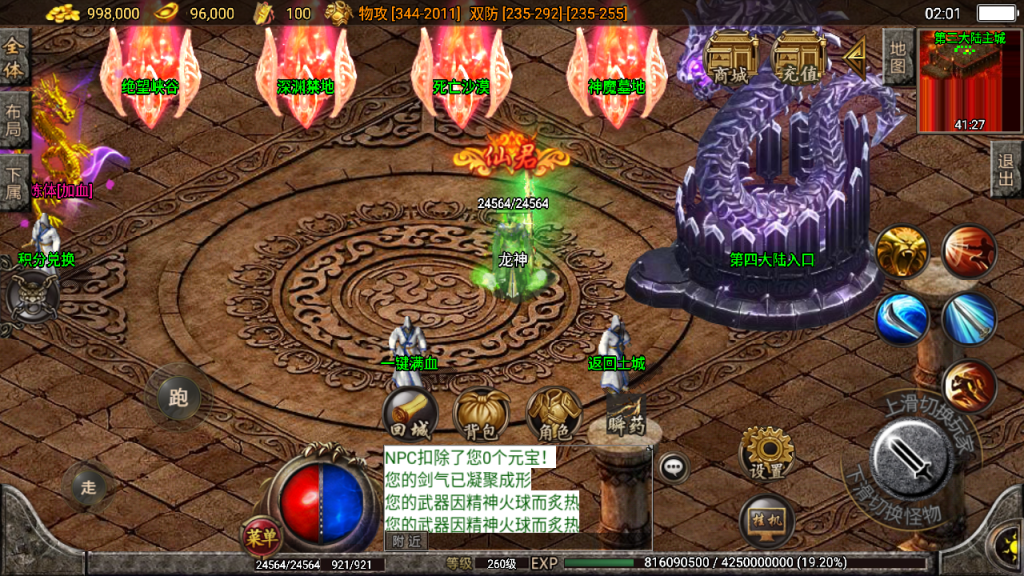Viewport: 1024px width, 576px height.
Task: Activate the golden lion roar skill
Action: tap(902, 251)
